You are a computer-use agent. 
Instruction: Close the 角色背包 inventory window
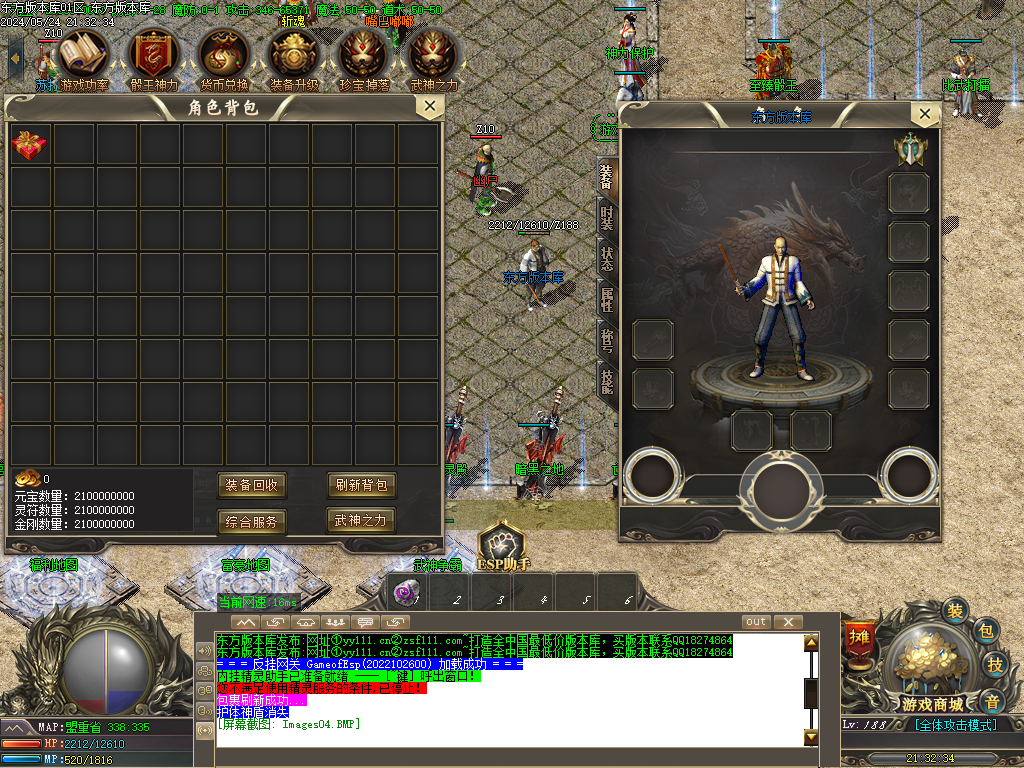click(x=429, y=106)
